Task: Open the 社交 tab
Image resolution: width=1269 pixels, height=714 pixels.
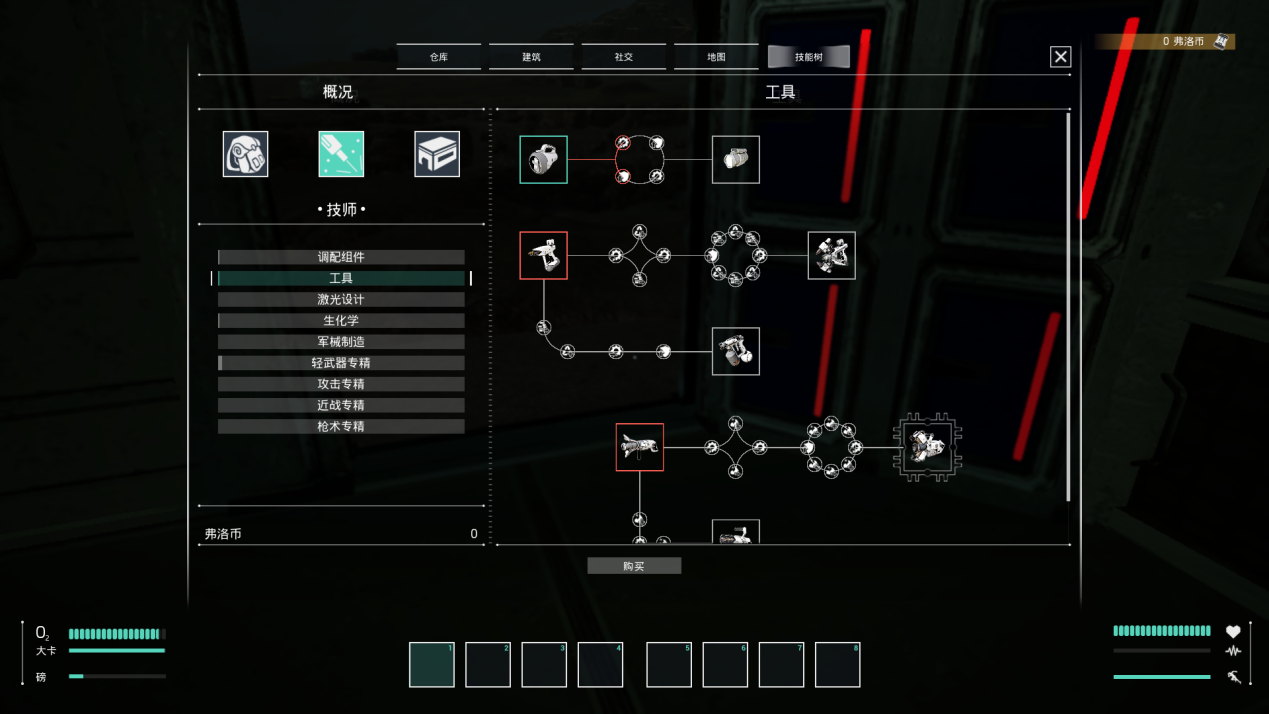Action: coord(623,57)
